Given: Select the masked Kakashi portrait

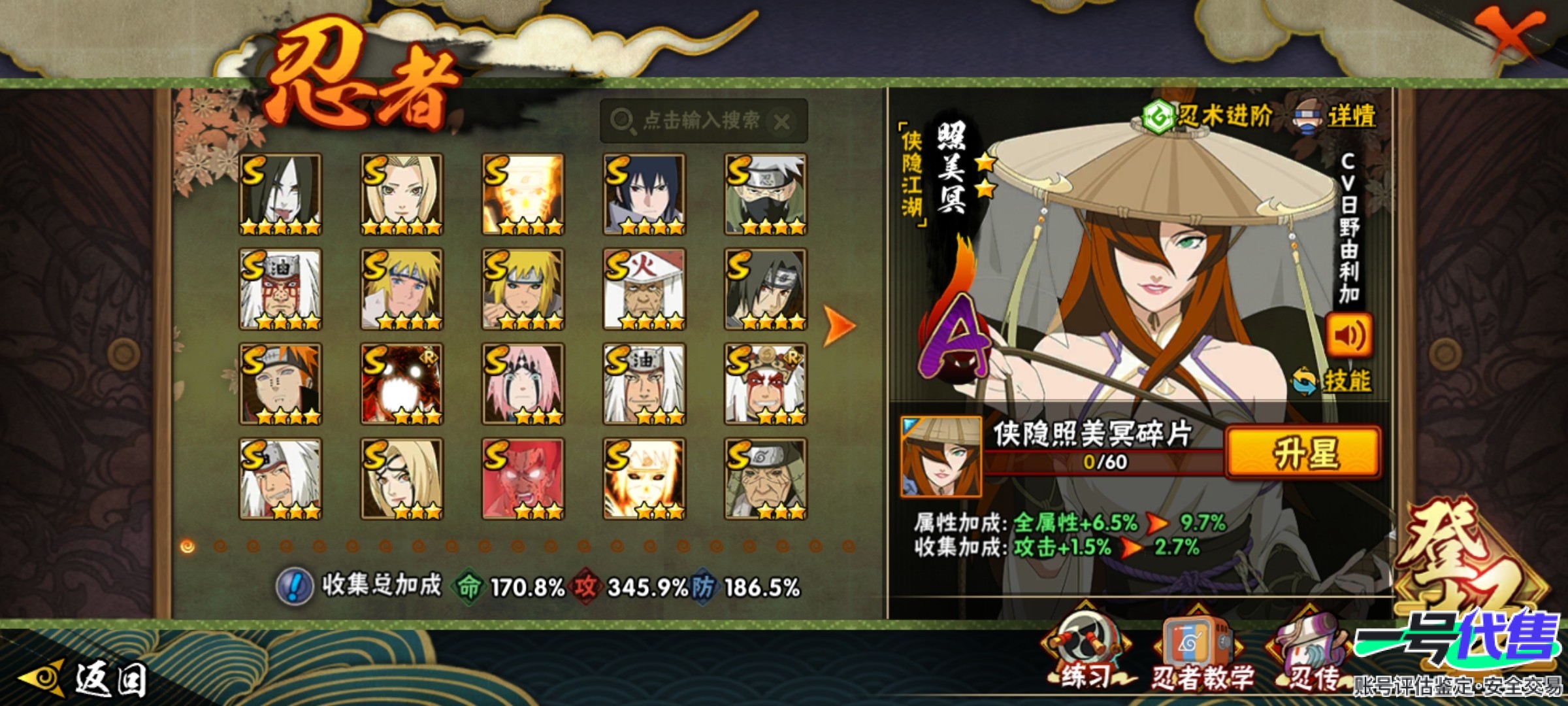Looking at the screenshot, I should tap(765, 194).
